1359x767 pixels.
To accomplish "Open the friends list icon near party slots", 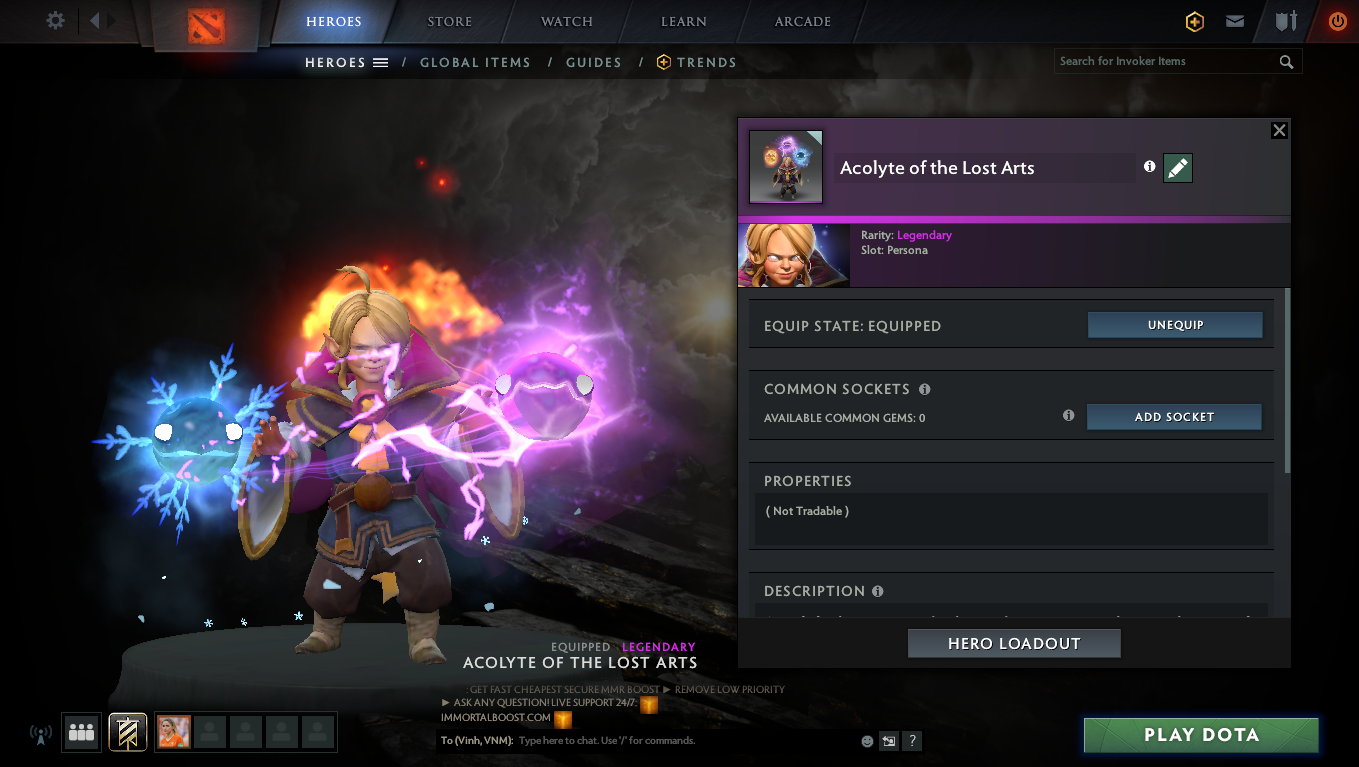I will point(81,732).
